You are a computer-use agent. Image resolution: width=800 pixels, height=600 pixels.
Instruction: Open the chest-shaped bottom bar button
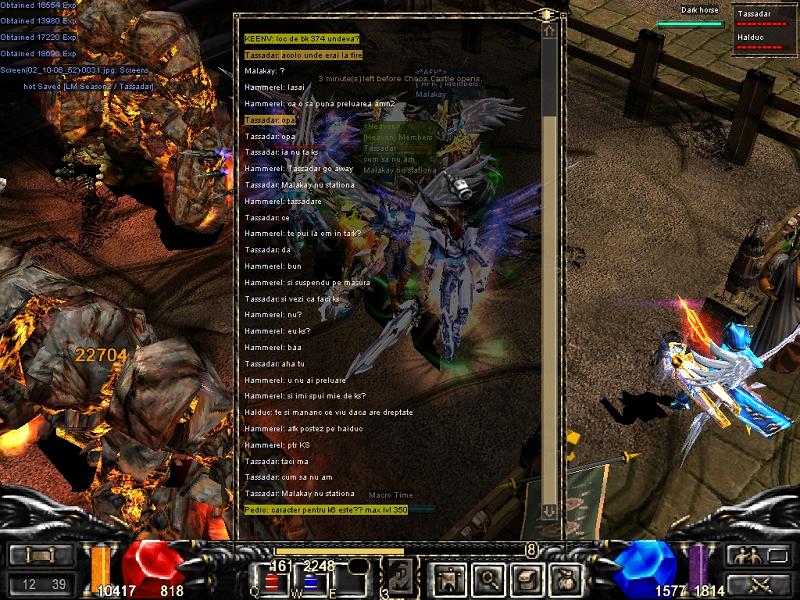526,578
